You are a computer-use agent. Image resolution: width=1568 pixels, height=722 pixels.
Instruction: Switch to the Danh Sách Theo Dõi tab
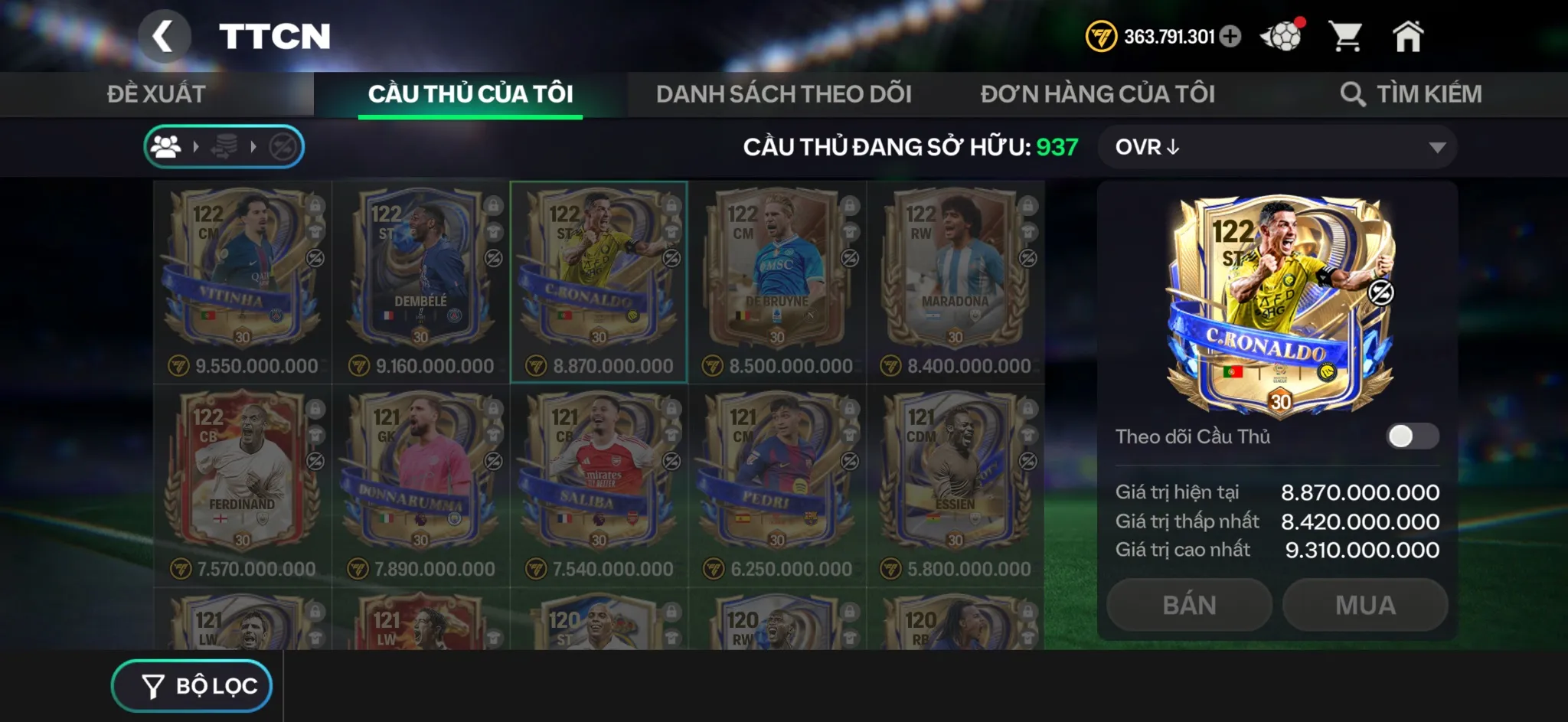point(782,93)
